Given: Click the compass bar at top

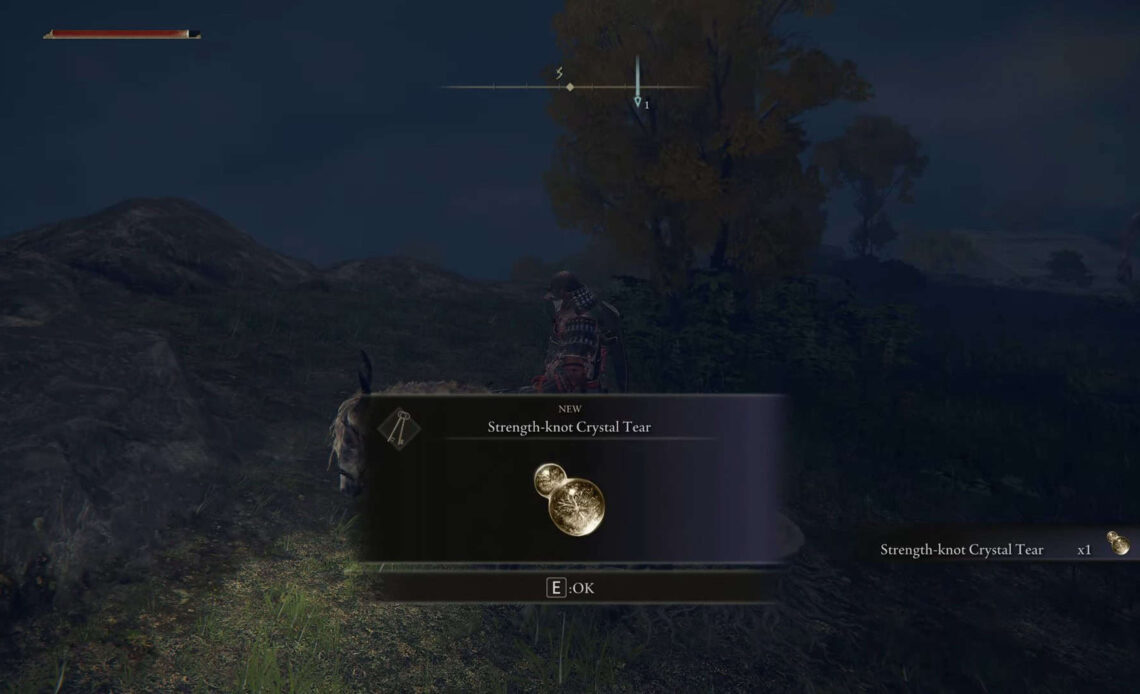Looking at the screenshot, I should coord(571,87).
